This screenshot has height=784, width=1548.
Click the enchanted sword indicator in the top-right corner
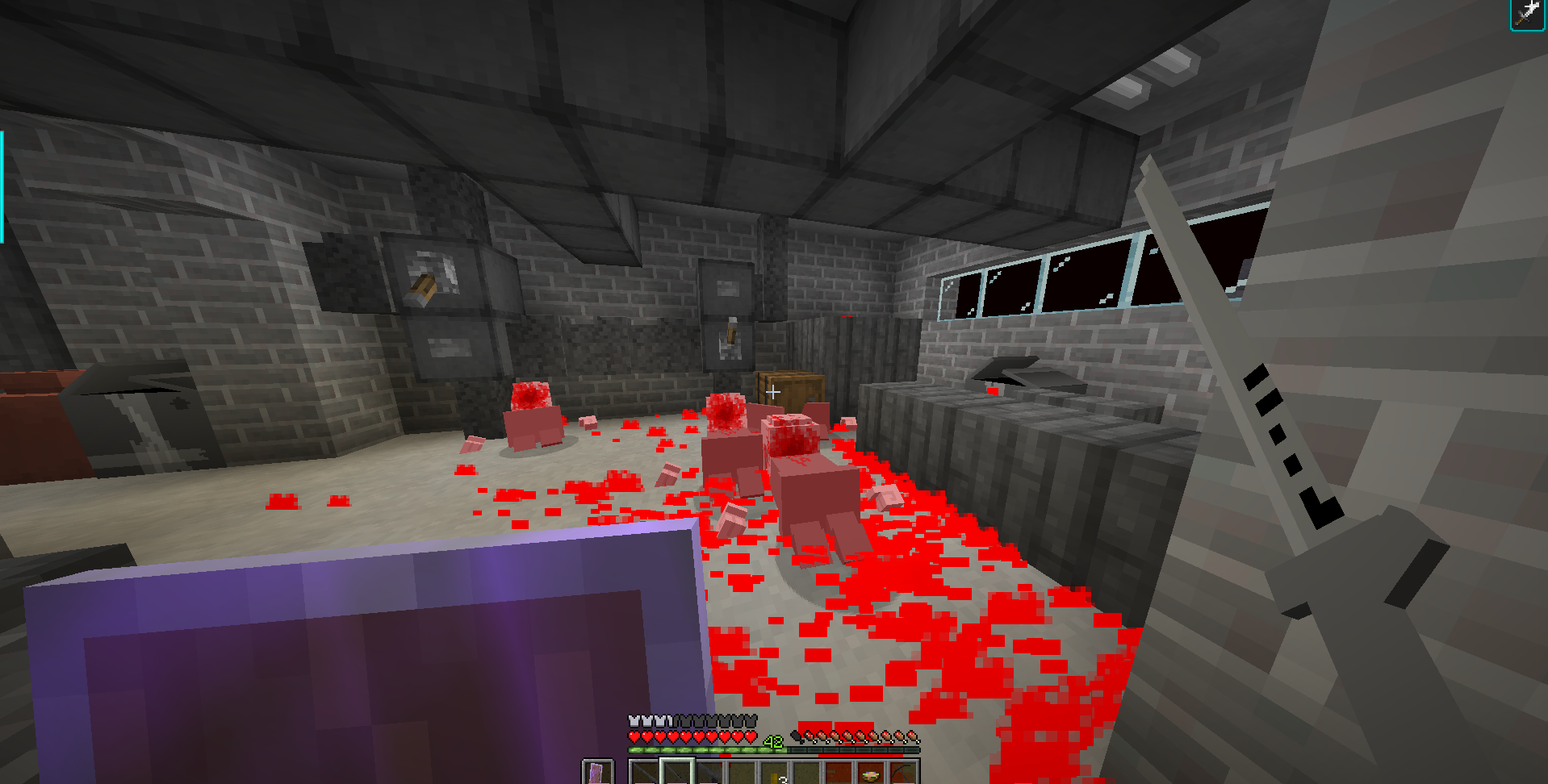[x=1526, y=14]
